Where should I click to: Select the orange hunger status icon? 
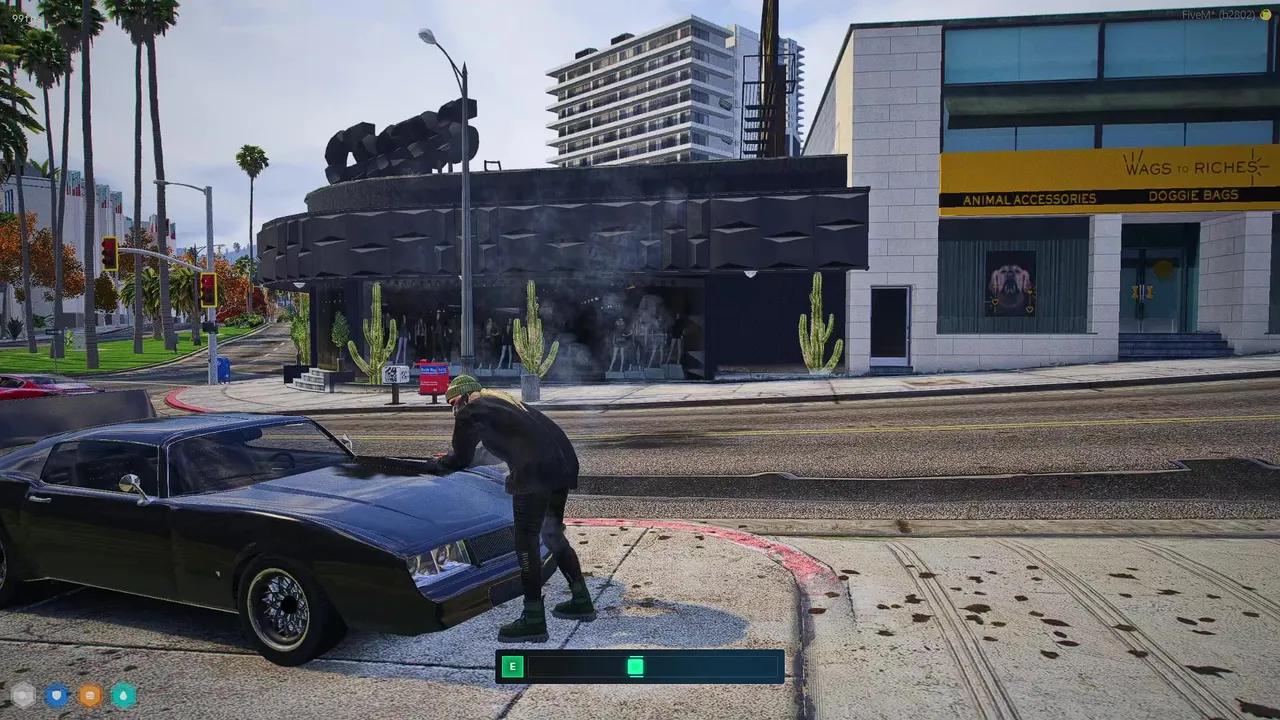[x=91, y=694]
